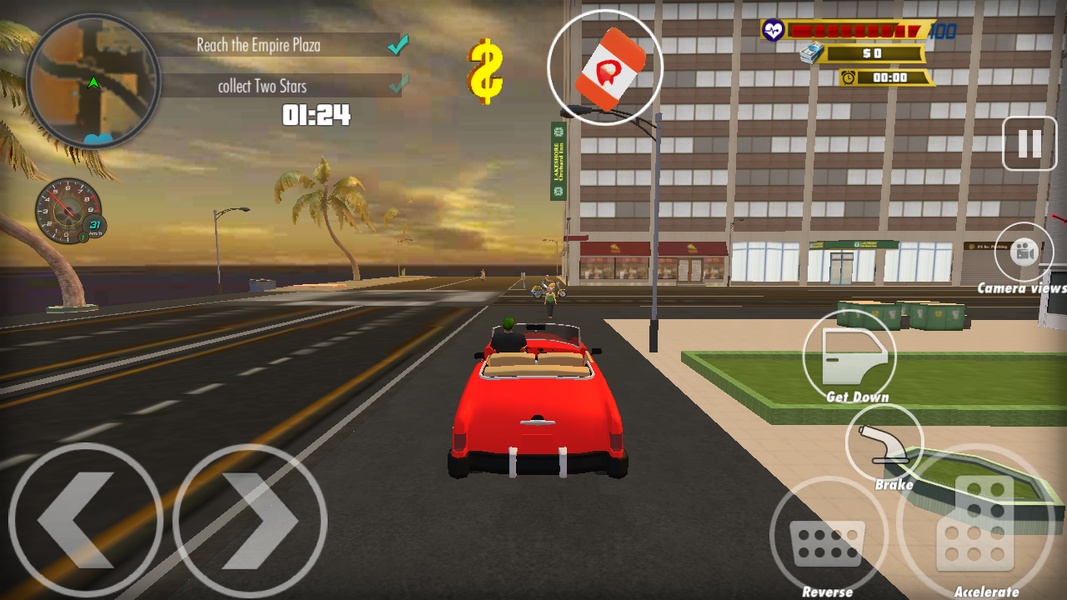Apply the Brake lever
This screenshot has height=600, width=1067.
(885, 443)
